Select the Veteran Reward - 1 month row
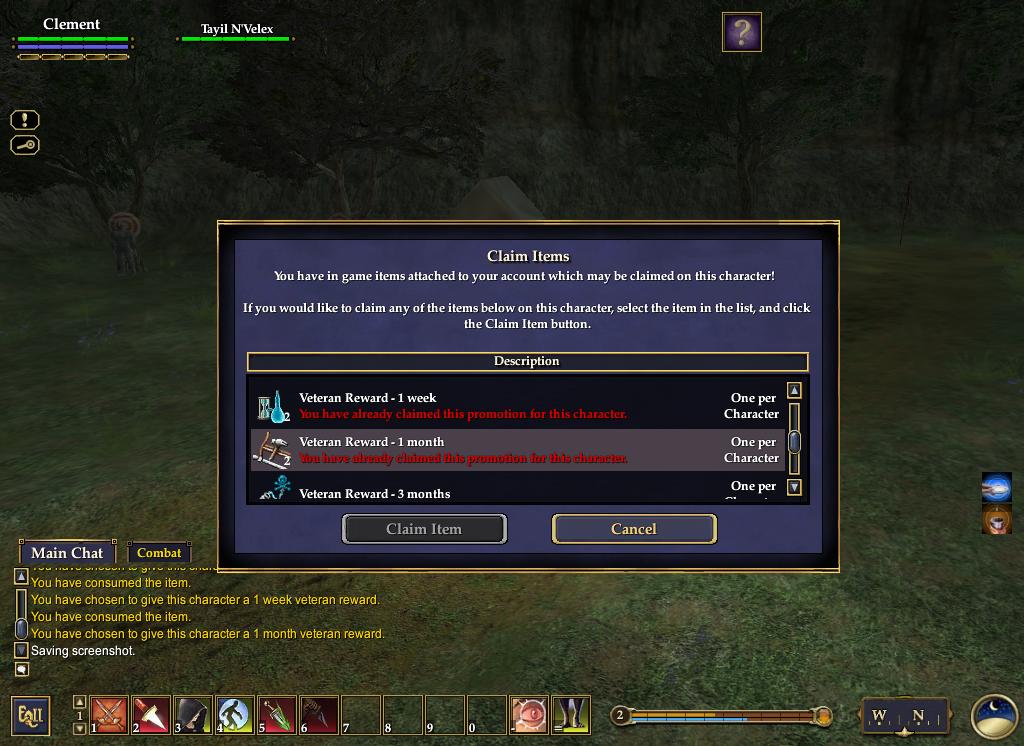Screen dimensions: 1024x746 pos(516,450)
